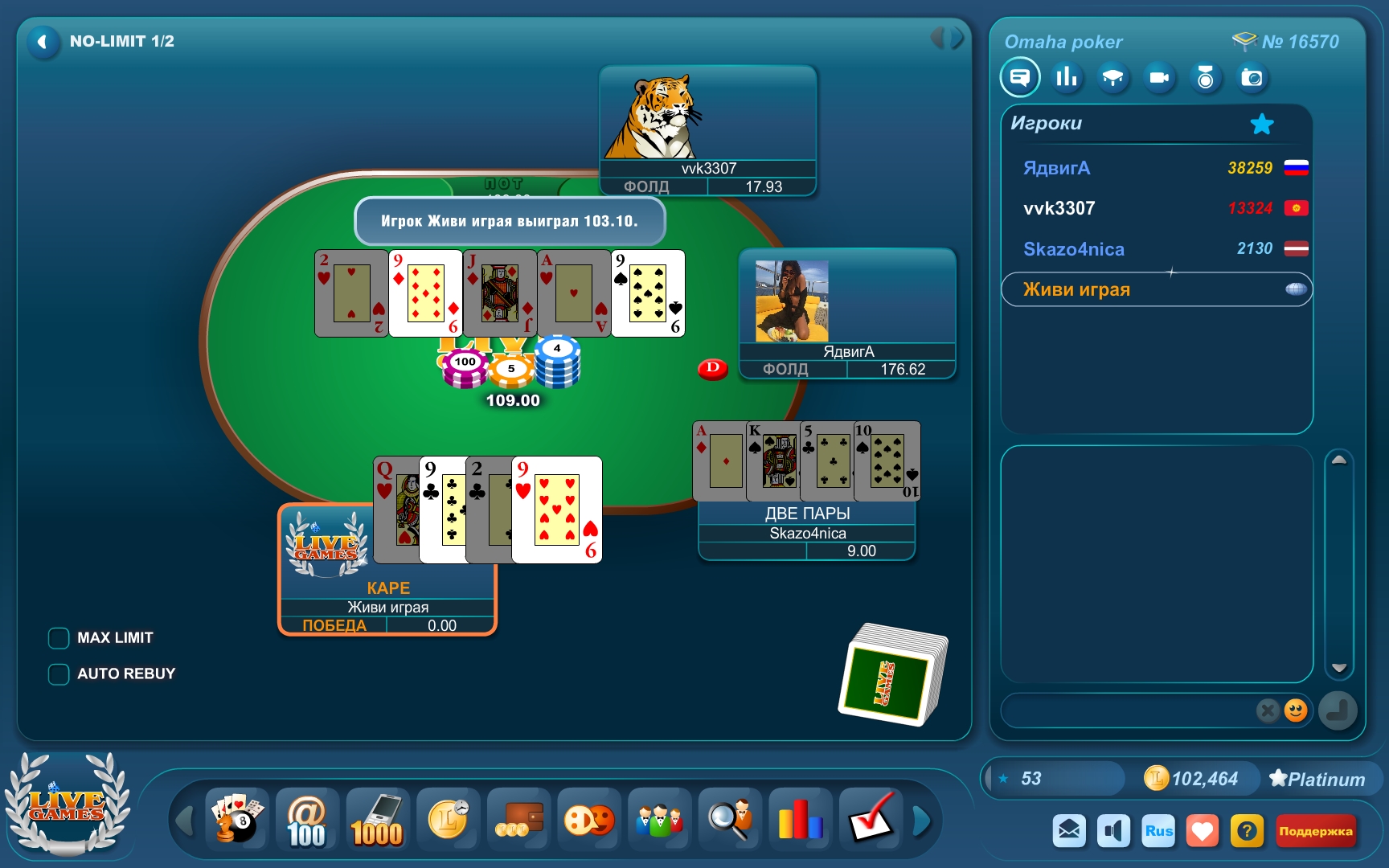Toggle the MAX LIMIT checkbox
Screen dimensions: 1389x868
[59, 638]
